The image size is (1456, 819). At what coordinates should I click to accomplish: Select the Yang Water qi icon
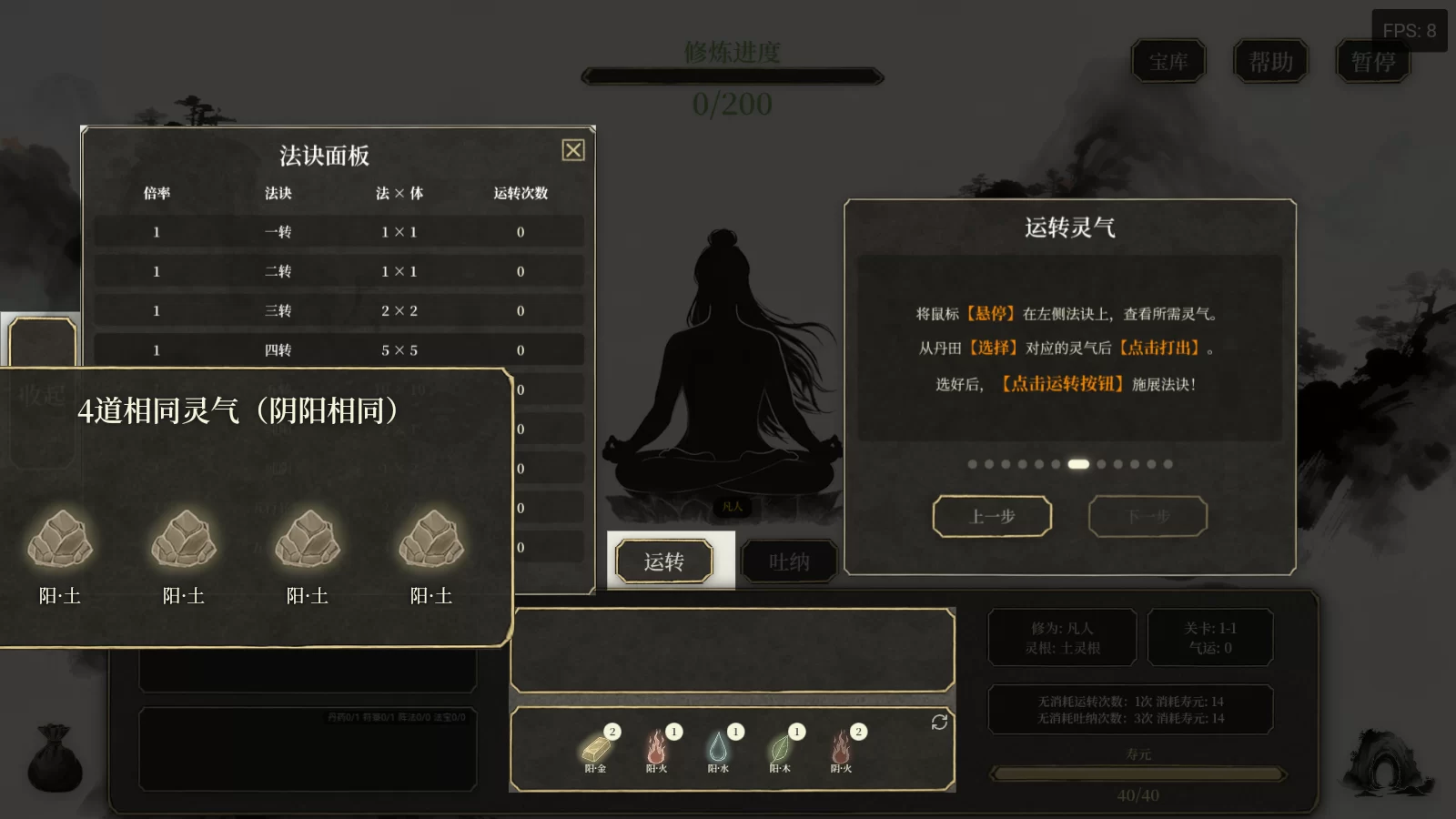click(x=721, y=749)
